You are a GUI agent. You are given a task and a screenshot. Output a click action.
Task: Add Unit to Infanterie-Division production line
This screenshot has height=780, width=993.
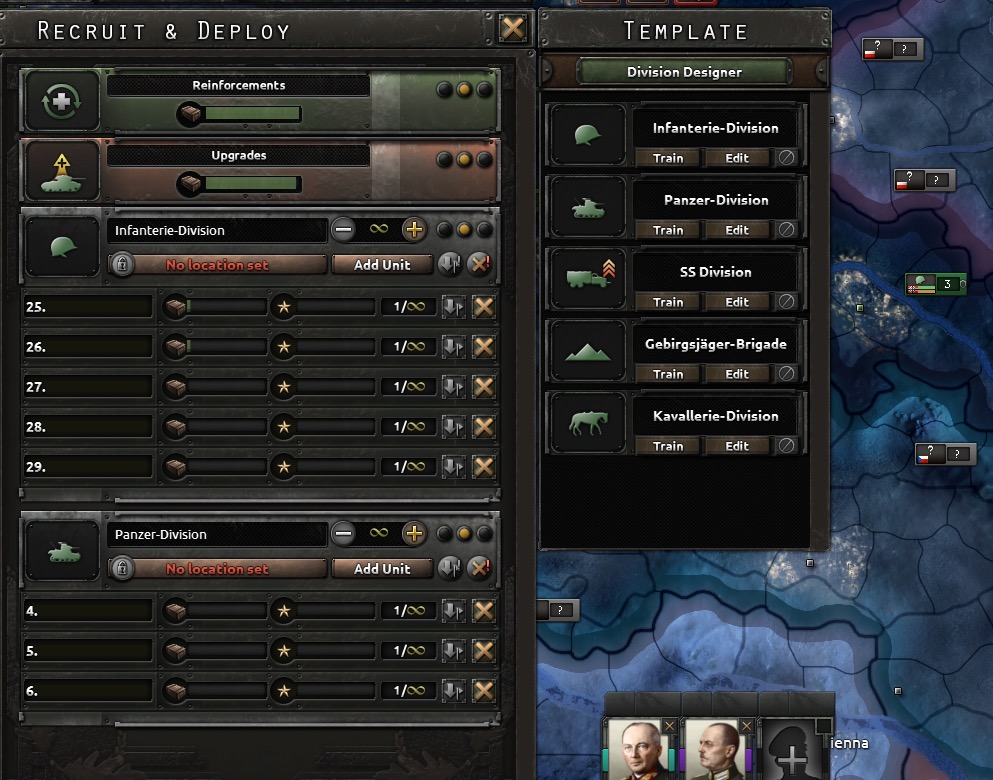[x=382, y=265]
